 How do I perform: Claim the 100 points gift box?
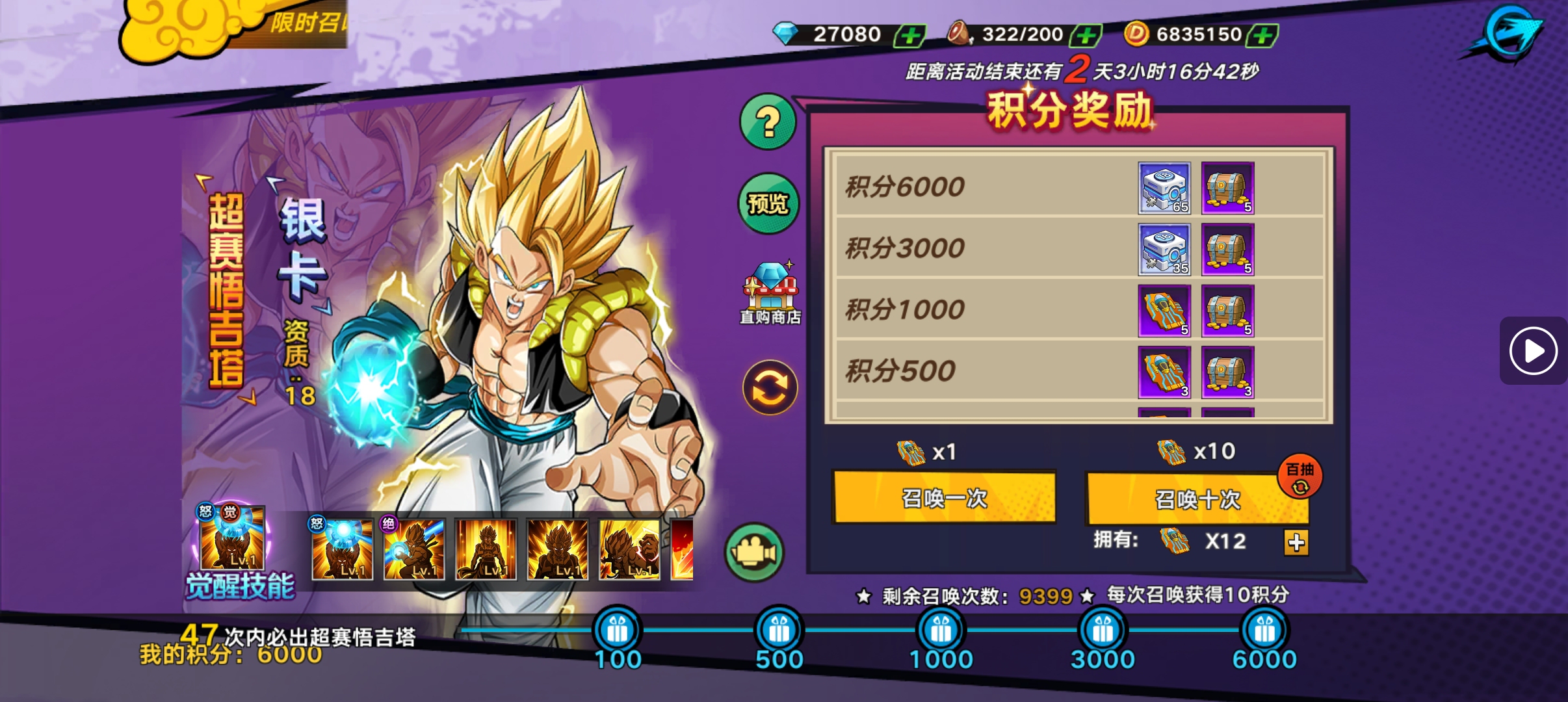click(x=617, y=630)
